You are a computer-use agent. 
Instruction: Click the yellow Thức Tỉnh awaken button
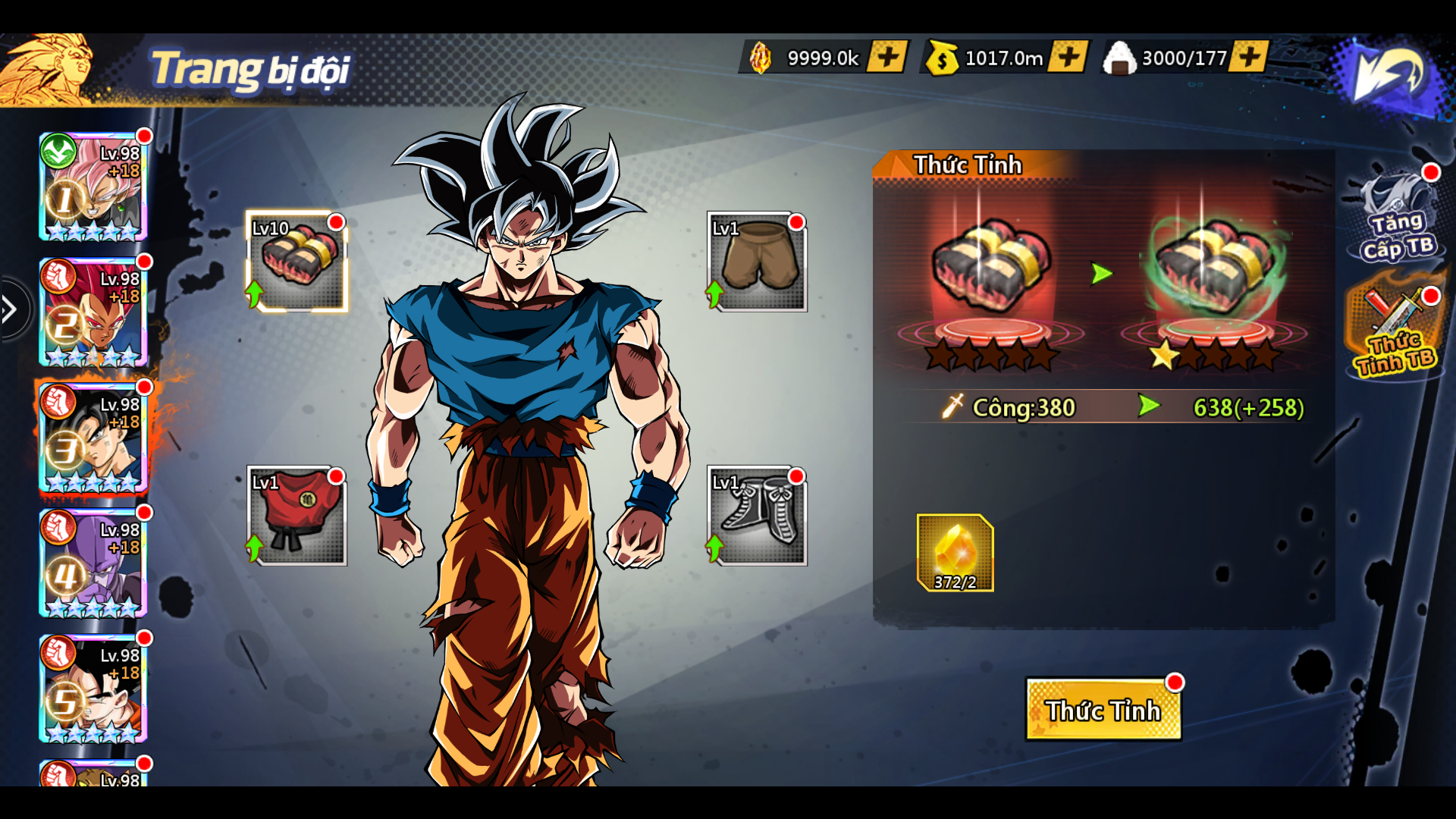click(1103, 710)
